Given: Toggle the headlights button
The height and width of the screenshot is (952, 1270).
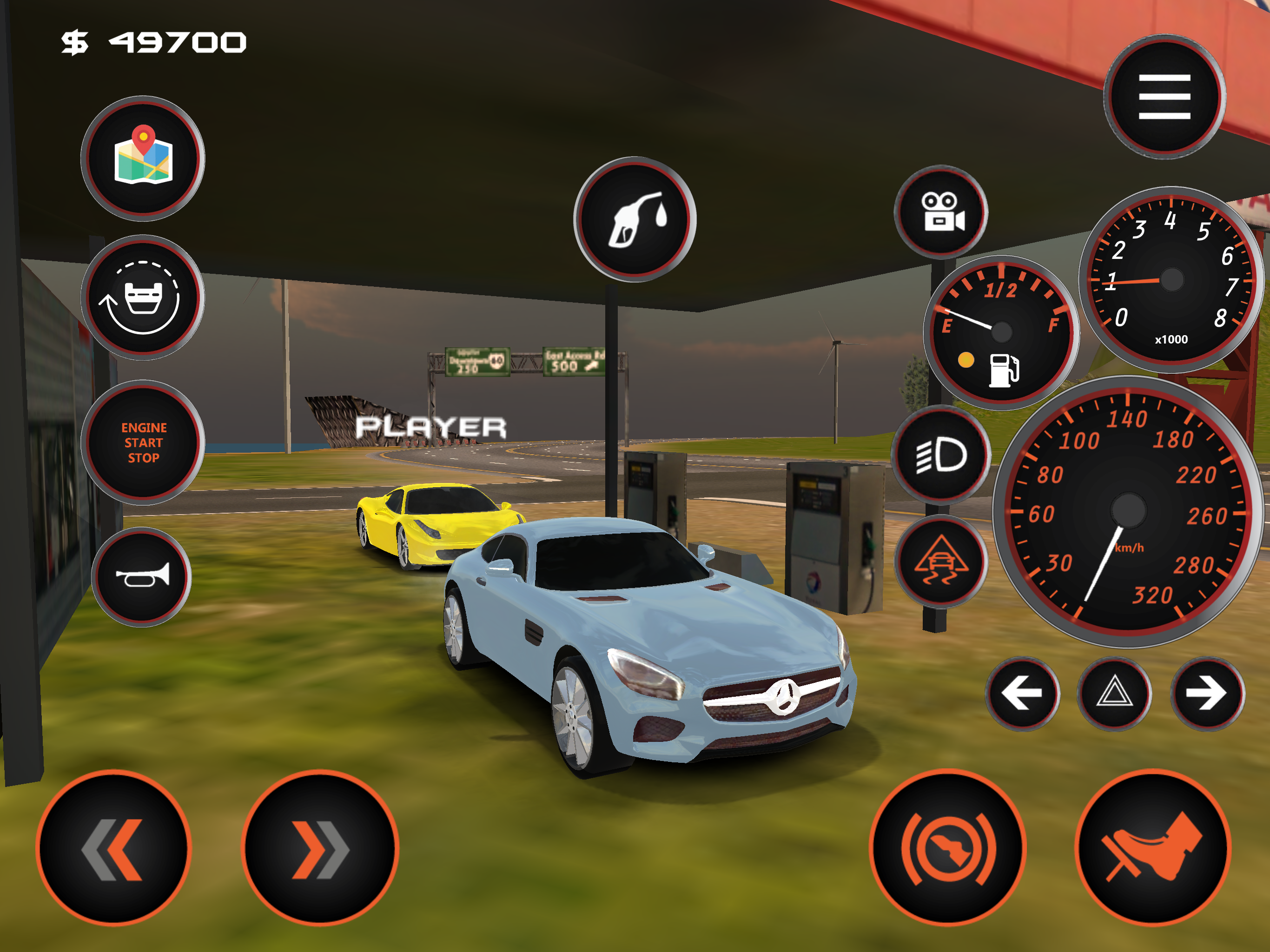Looking at the screenshot, I should coord(941,455).
